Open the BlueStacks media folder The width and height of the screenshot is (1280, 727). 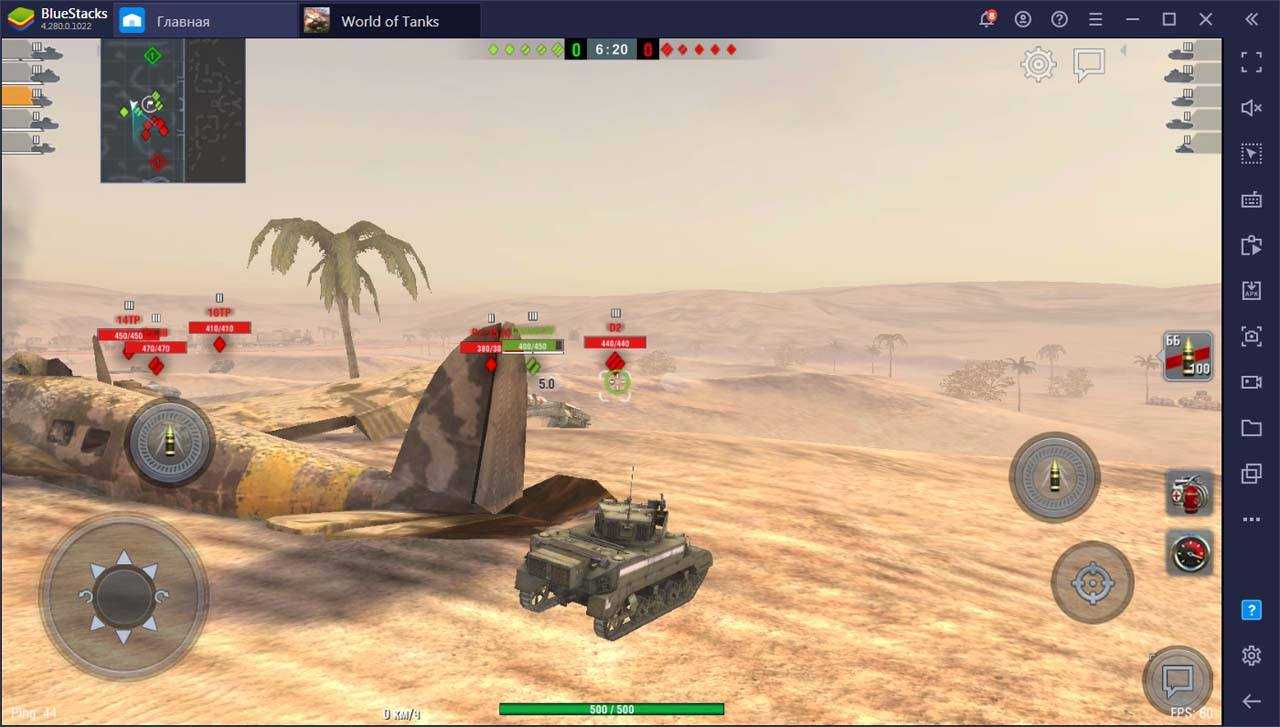[x=1251, y=428]
